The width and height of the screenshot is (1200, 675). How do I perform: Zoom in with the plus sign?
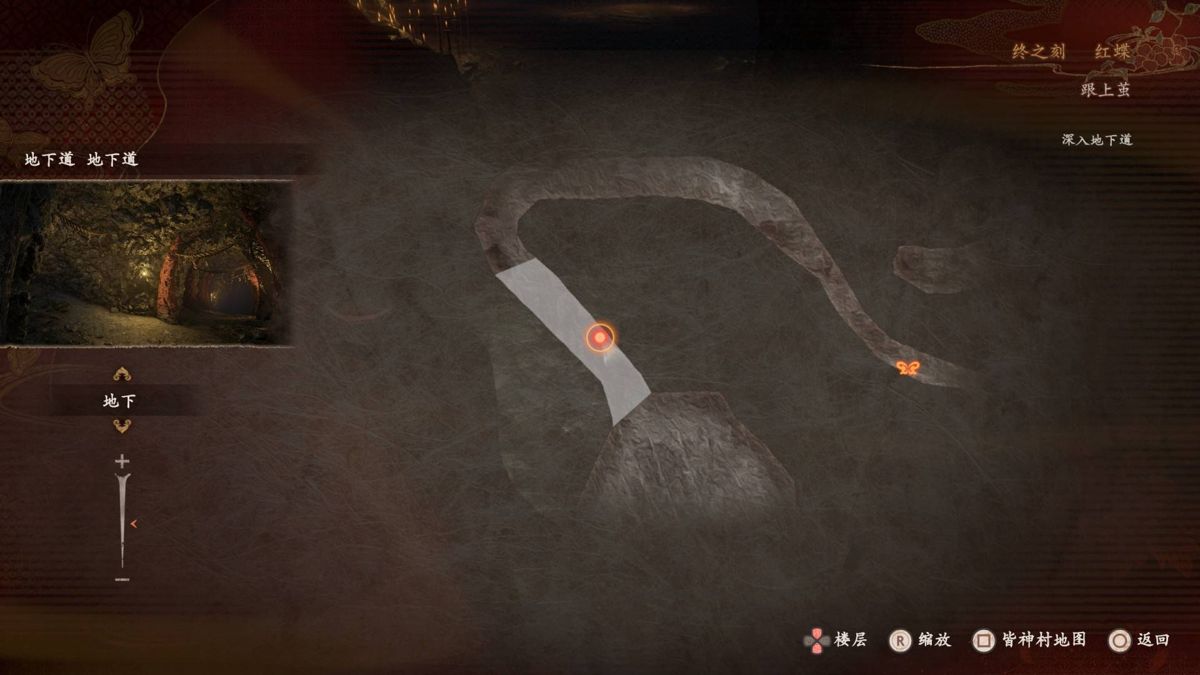(122, 461)
